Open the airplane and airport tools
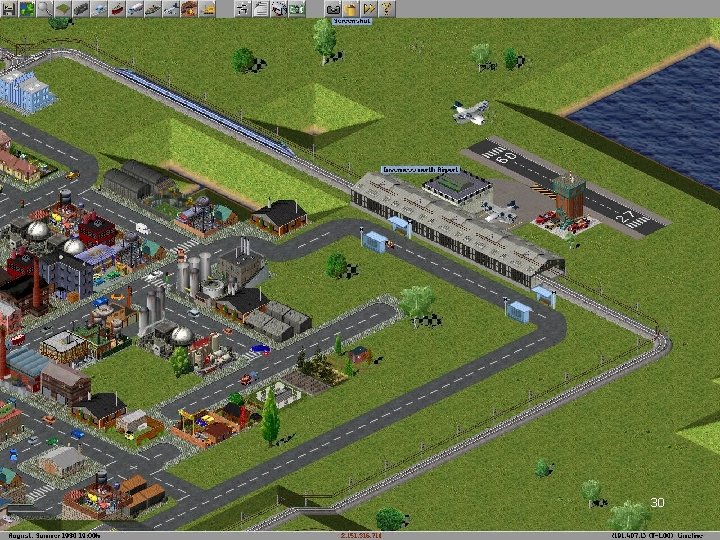 pos(172,9)
